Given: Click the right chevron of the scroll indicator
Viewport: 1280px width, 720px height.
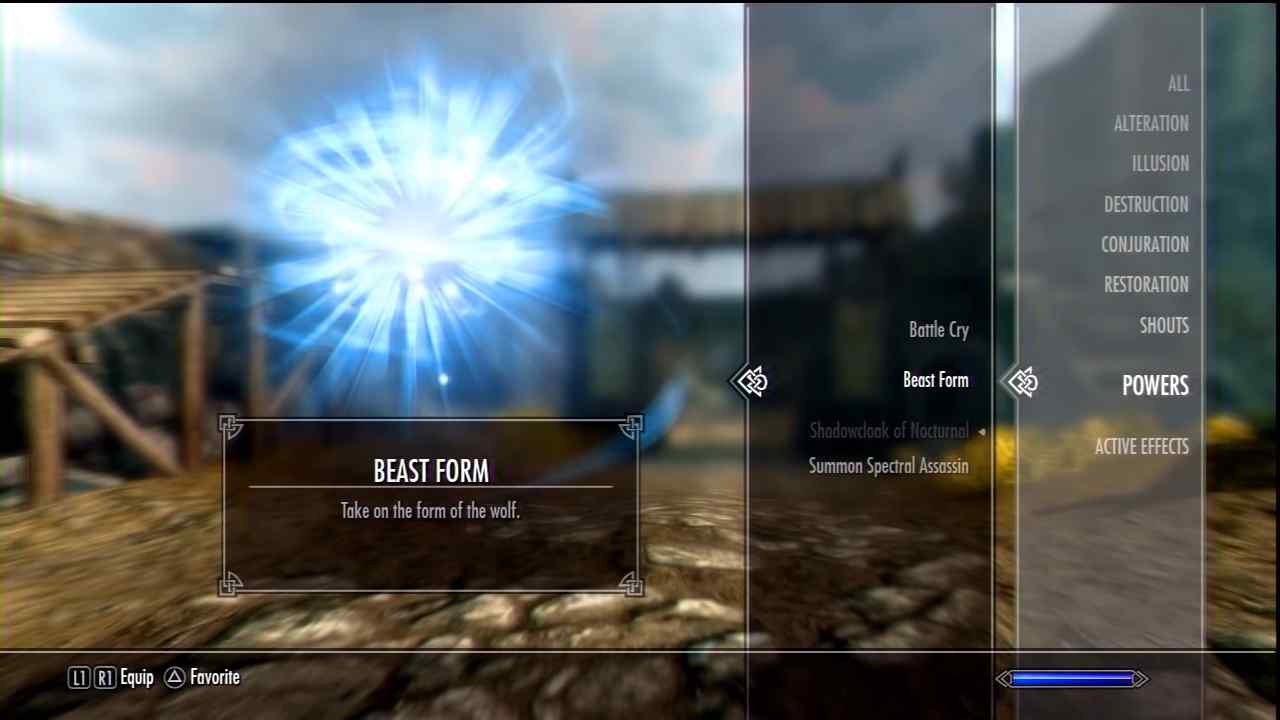Looking at the screenshot, I should point(1141,678).
